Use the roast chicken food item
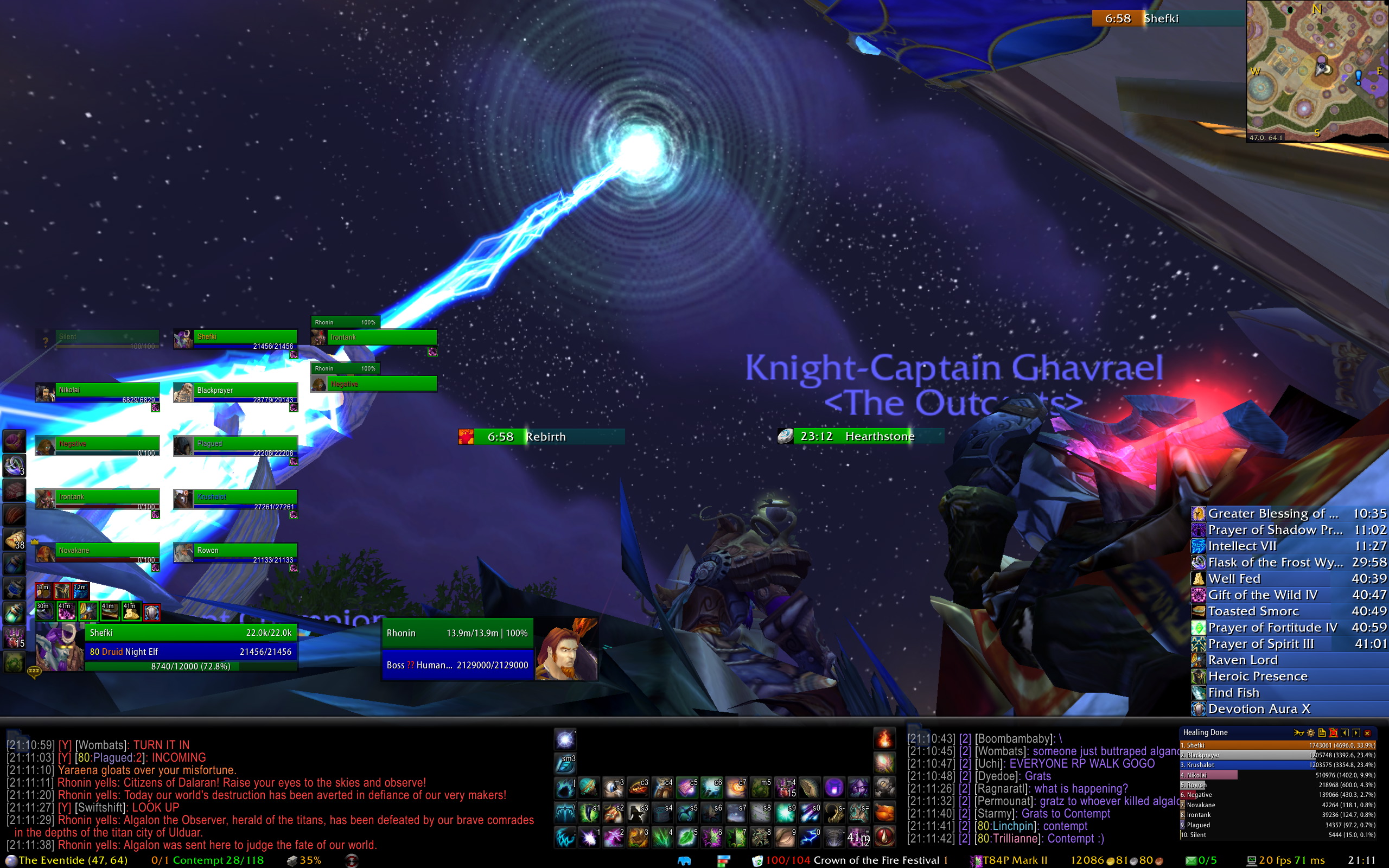 point(884,813)
